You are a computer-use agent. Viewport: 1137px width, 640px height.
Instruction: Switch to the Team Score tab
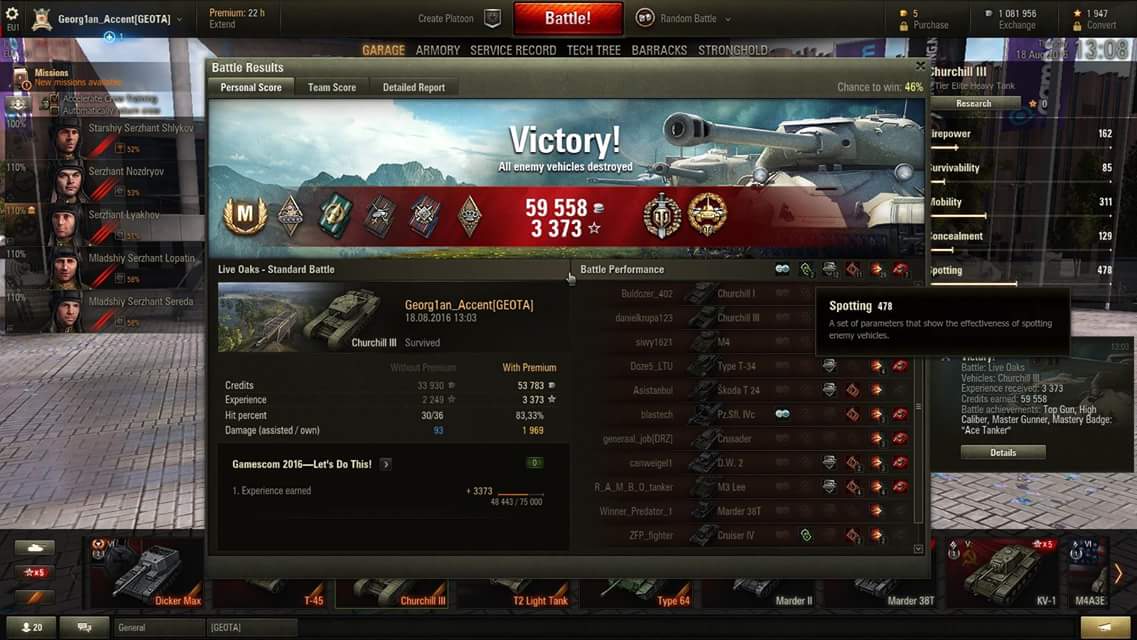pos(331,88)
